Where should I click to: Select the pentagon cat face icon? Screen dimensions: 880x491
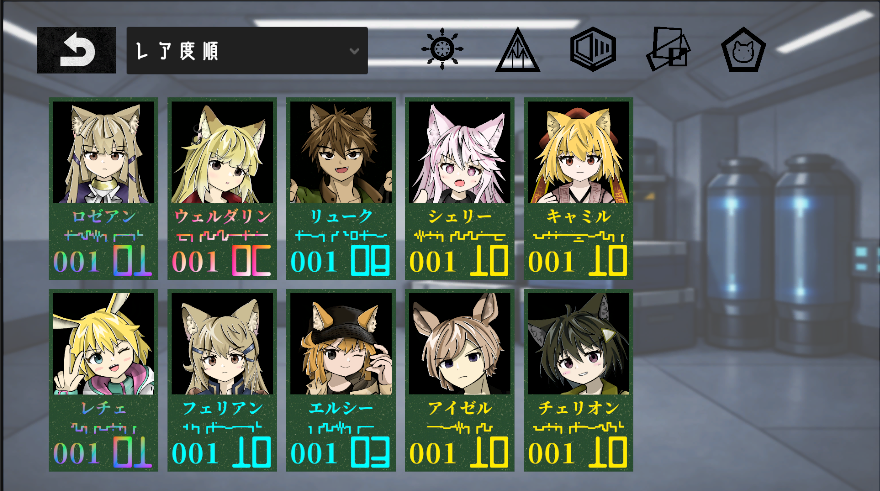743,49
